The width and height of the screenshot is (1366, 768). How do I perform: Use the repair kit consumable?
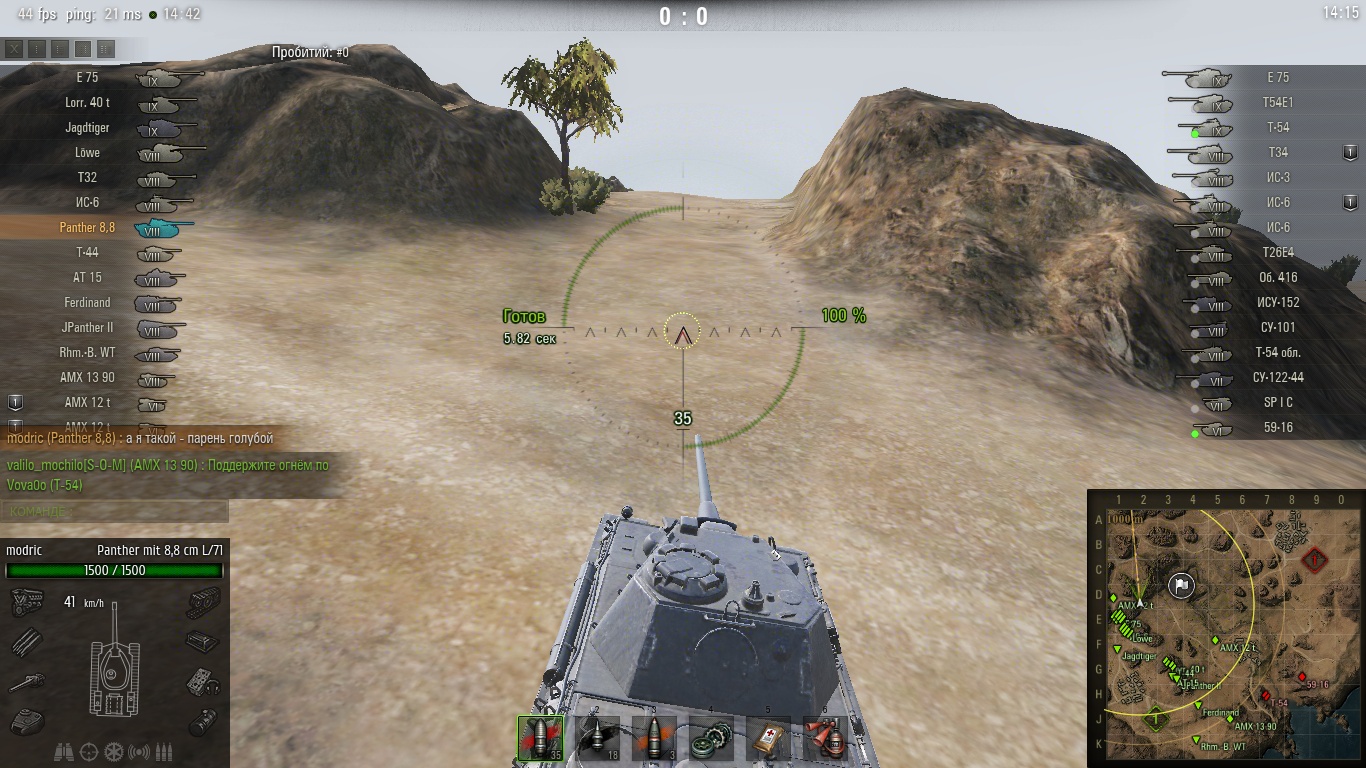[x=711, y=738]
